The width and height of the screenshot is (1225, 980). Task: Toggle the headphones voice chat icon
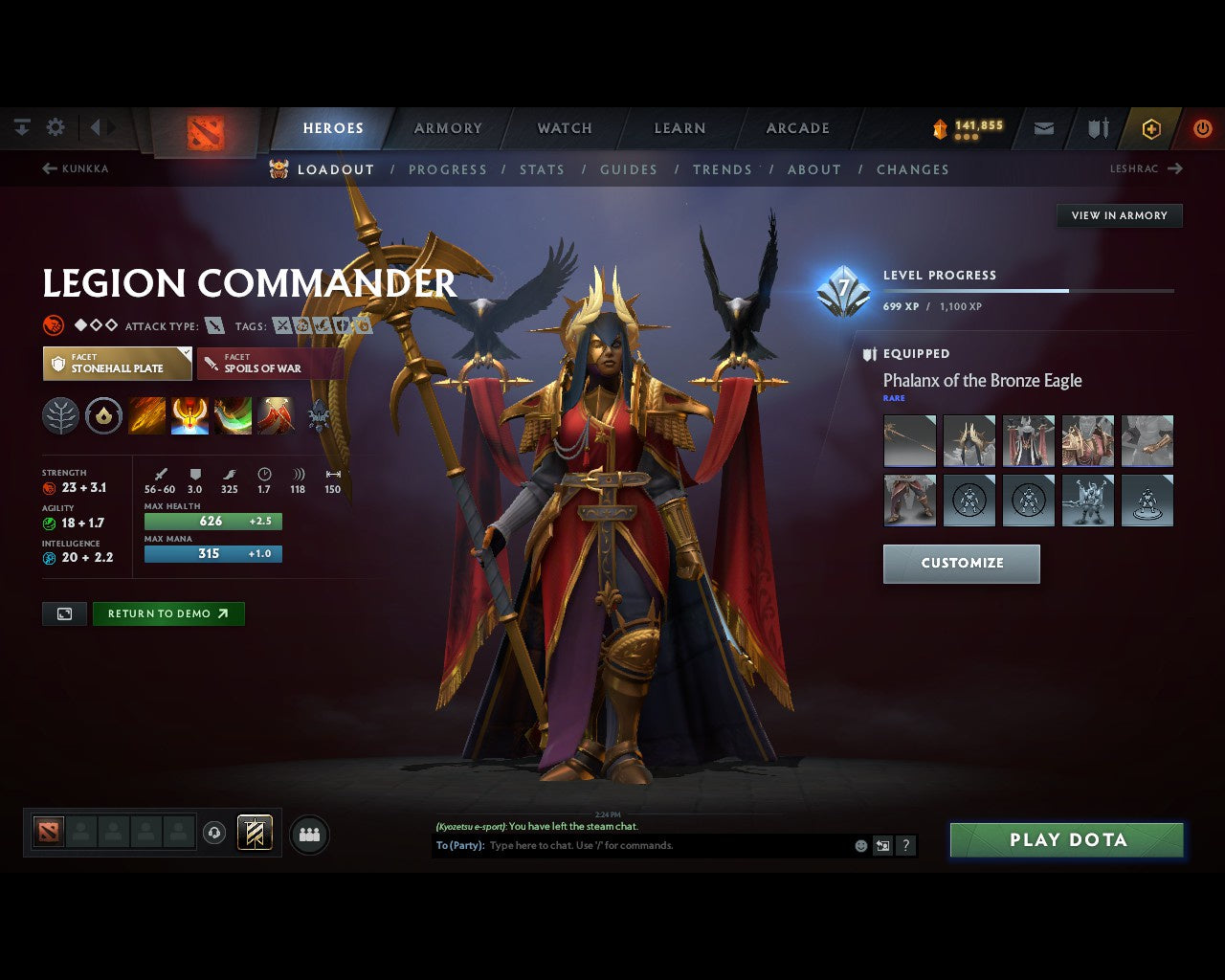pyautogui.click(x=214, y=833)
